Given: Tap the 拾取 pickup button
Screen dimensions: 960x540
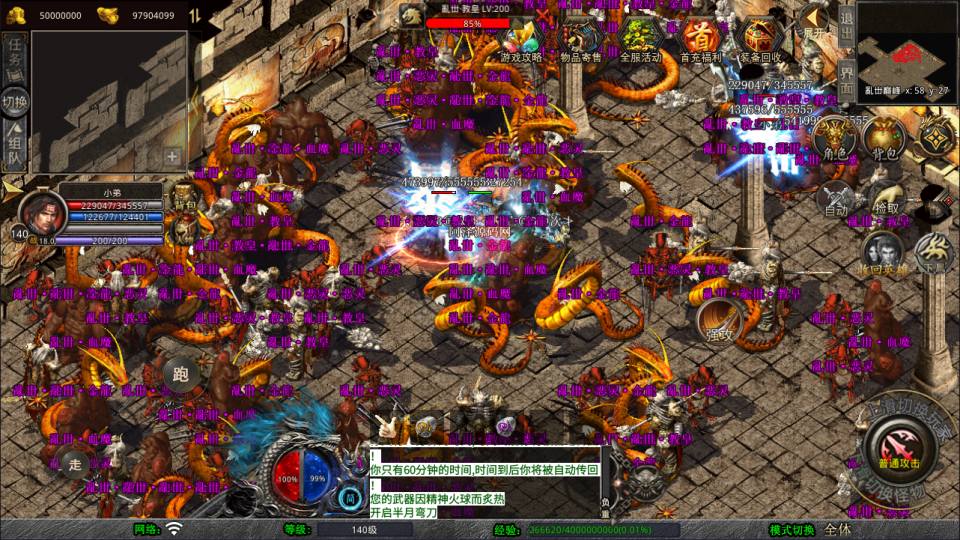Looking at the screenshot, I should click(884, 198).
